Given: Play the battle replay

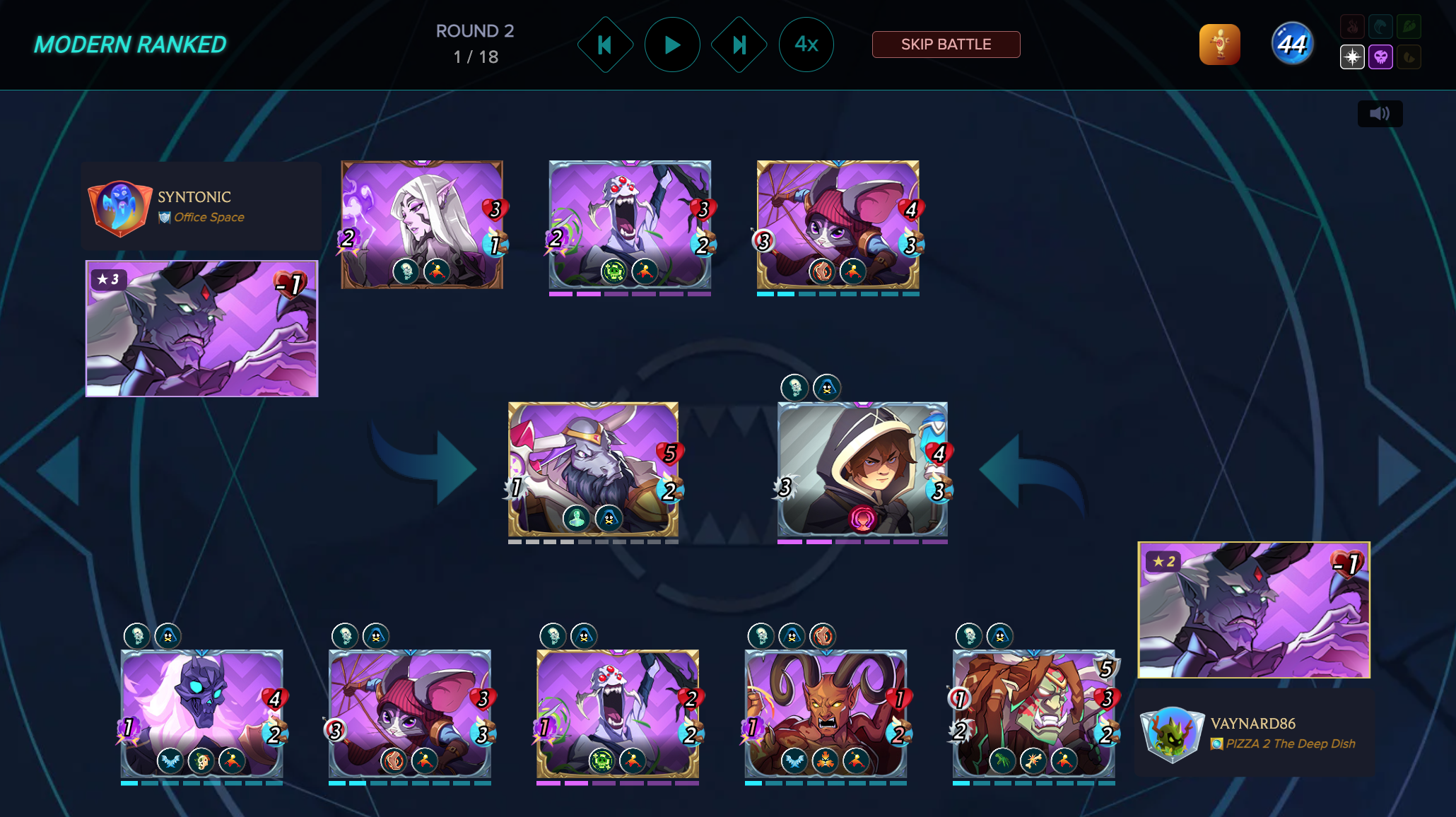Looking at the screenshot, I should (672, 45).
